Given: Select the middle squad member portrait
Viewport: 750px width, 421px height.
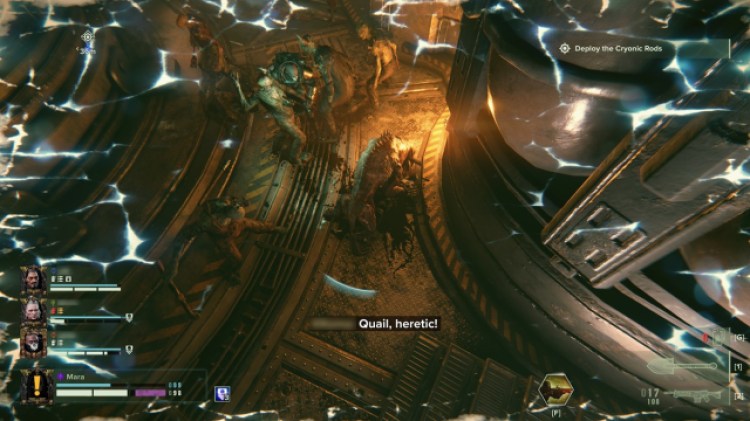Looking at the screenshot, I should [34, 312].
